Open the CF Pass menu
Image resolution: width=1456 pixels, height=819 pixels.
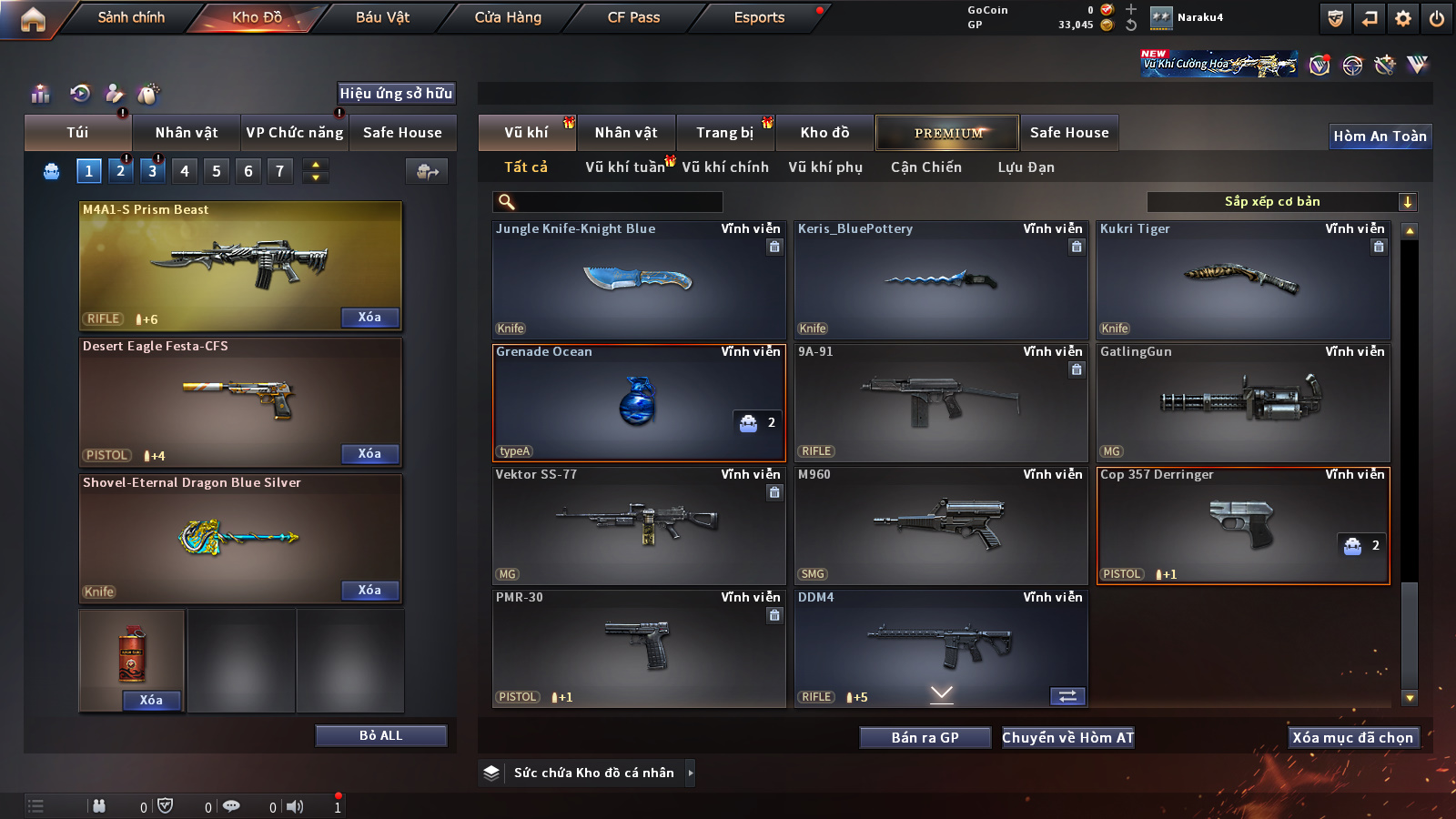tap(633, 17)
